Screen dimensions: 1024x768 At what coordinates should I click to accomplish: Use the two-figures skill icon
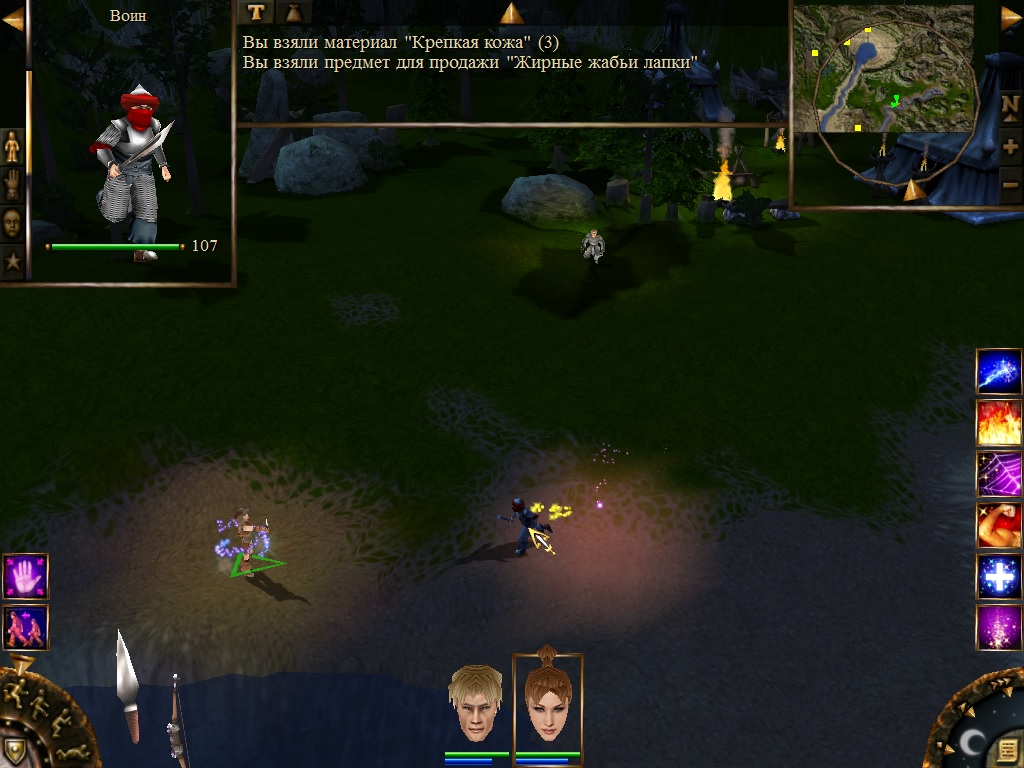[25, 627]
